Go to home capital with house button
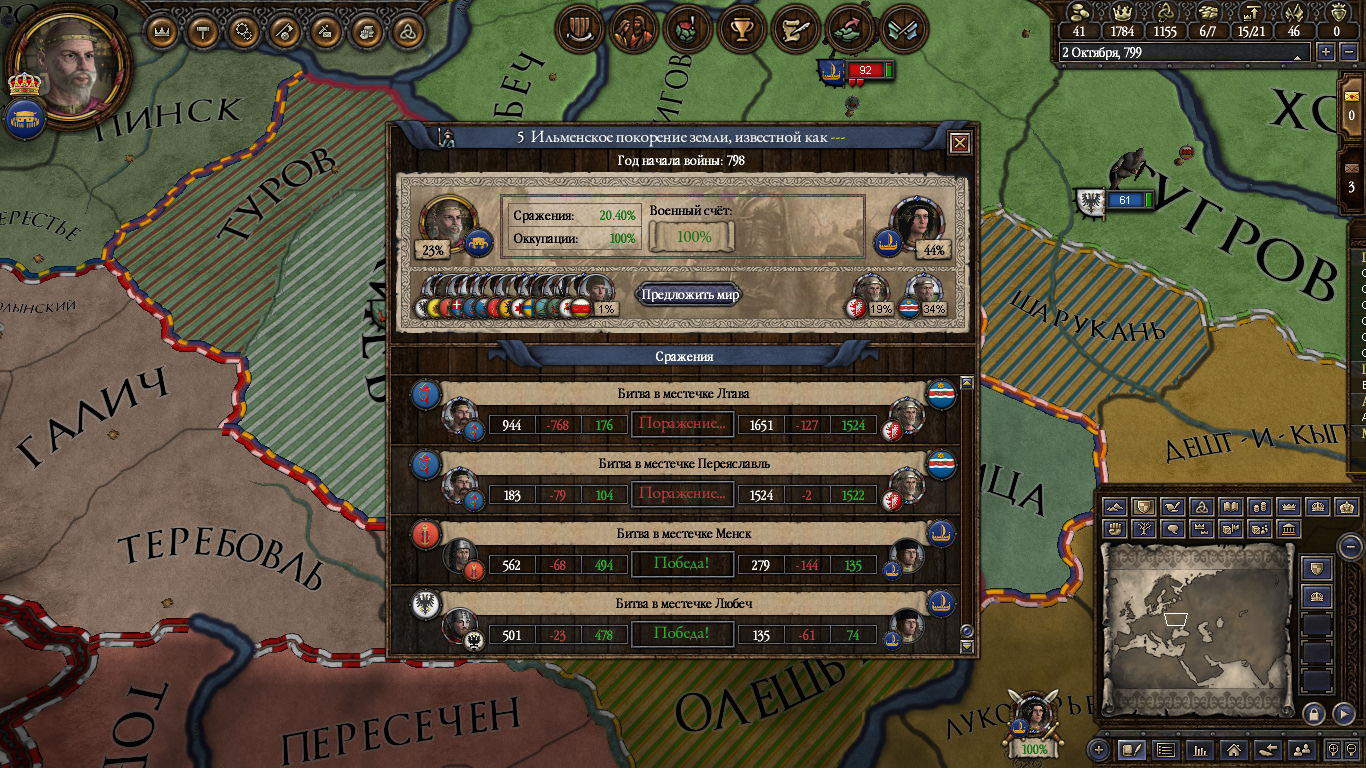The image size is (1366, 768). coord(1233,749)
